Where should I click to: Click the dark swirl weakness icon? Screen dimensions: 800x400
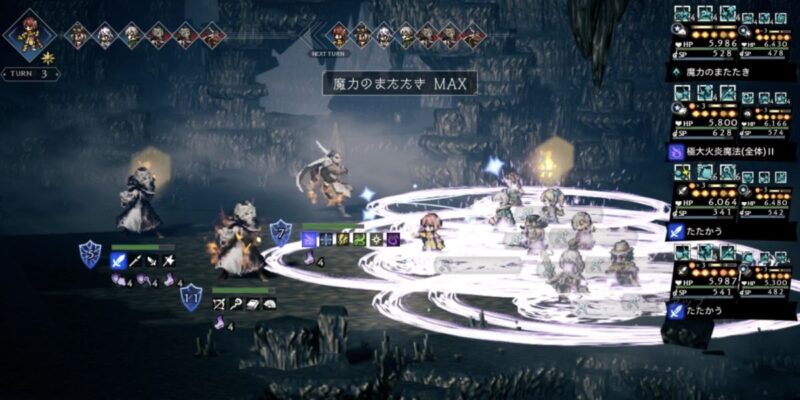click(x=394, y=240)
